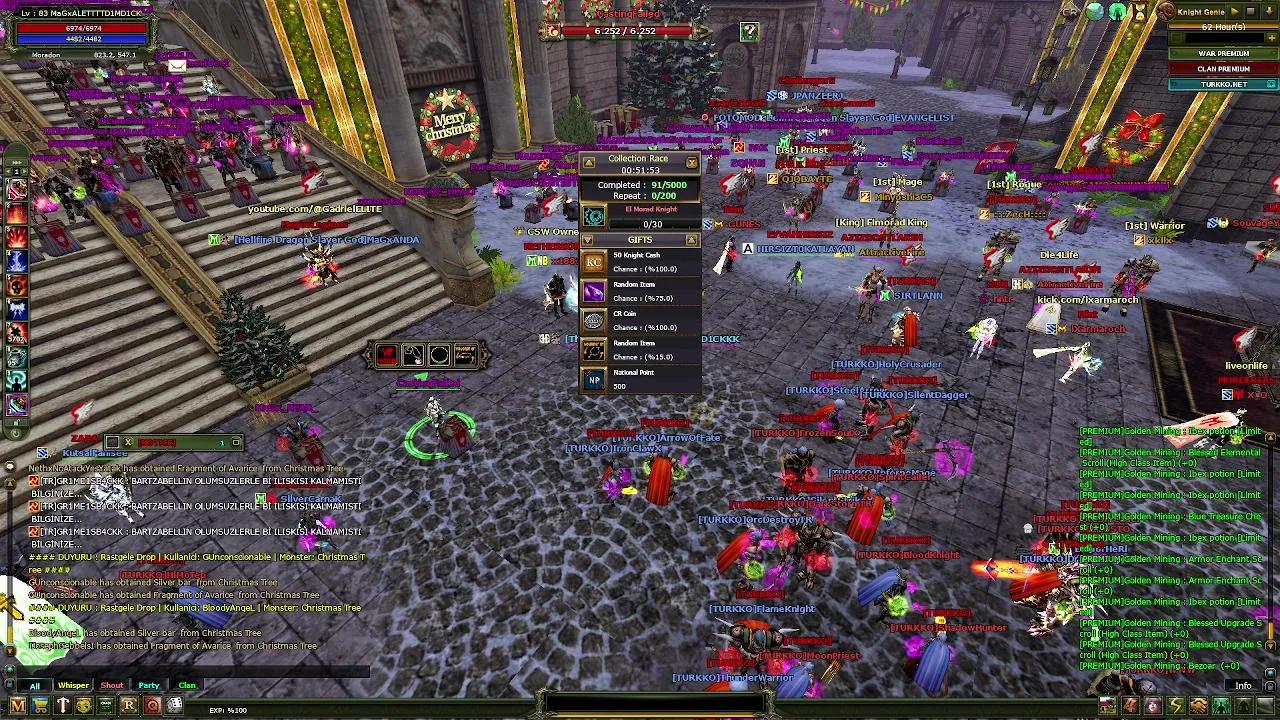Screen dimensions: 1280x720
Task: Toggle the chat lock padlock icon
Action: pos(10,683)
